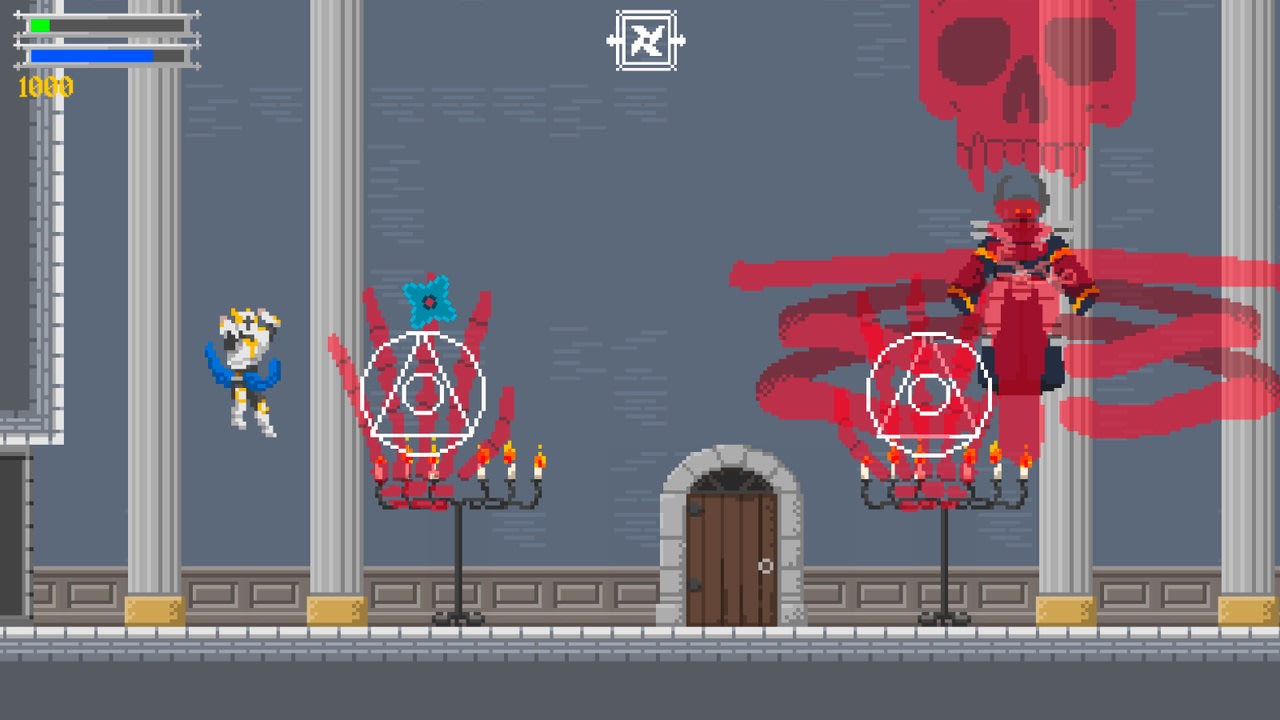
Task: Open the wooden door with stone archway
Action: click(x=730, y=540)
